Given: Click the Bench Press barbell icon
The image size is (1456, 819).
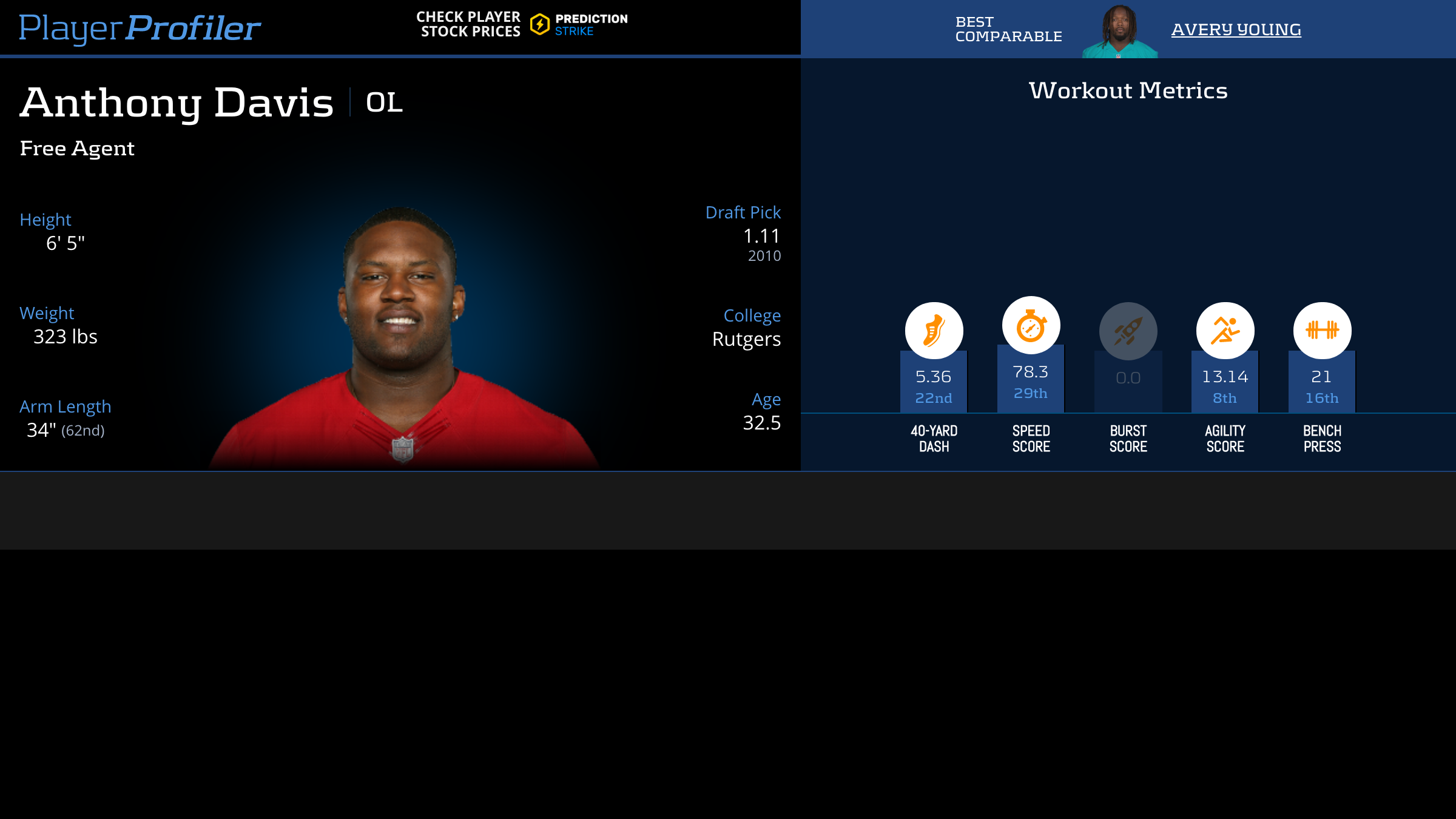Looking at the screenshot, I should 1322,331.
